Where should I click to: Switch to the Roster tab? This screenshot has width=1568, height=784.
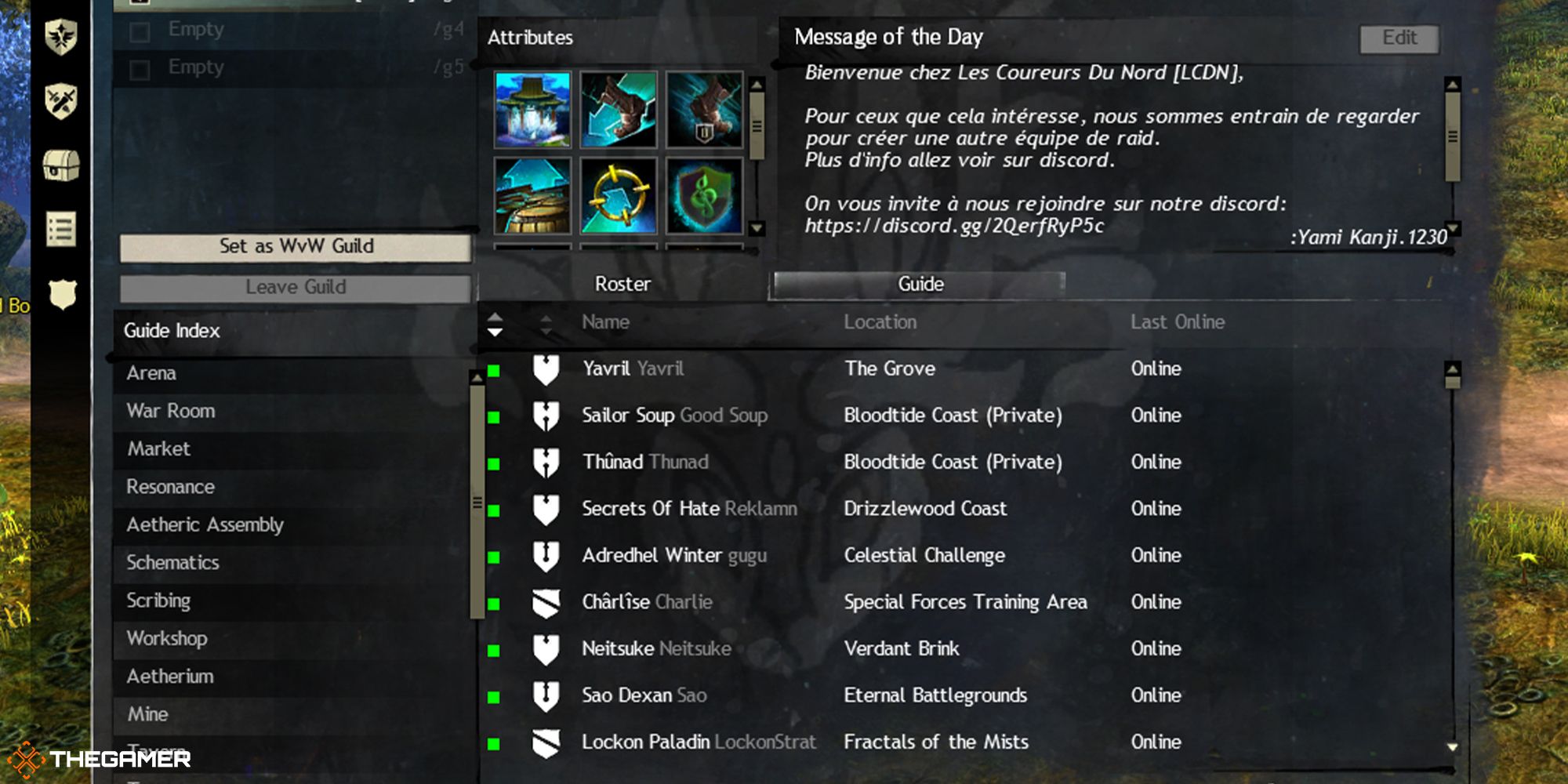click(622, 284)
